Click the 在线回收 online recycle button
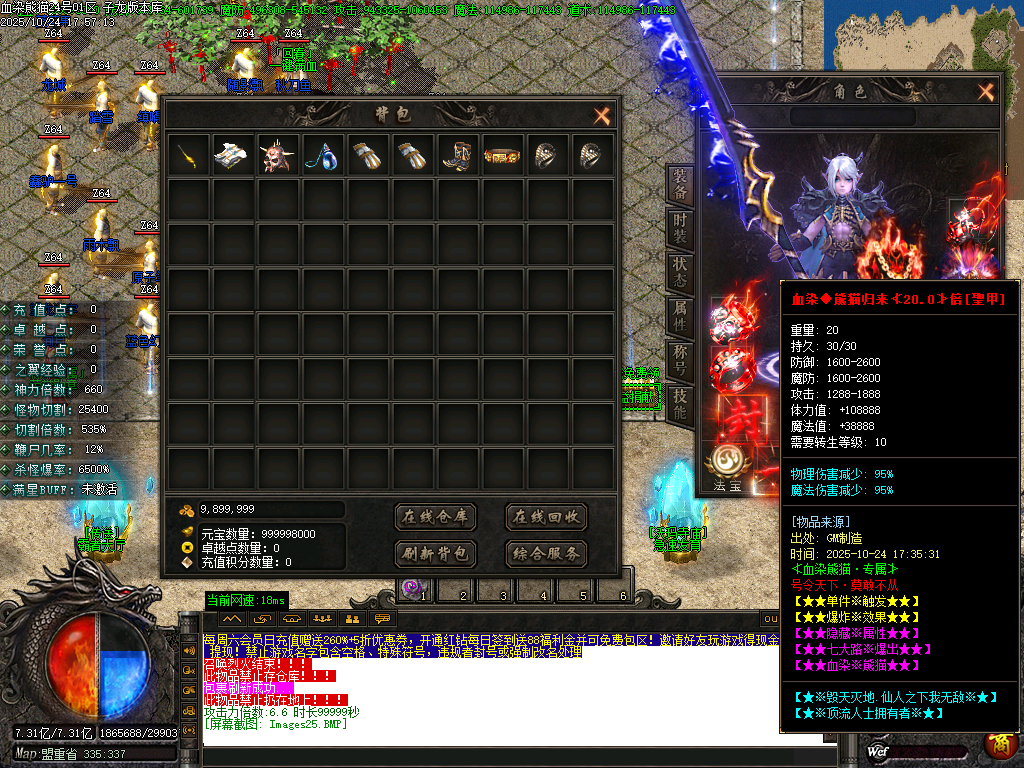 (x=546, y=517)
